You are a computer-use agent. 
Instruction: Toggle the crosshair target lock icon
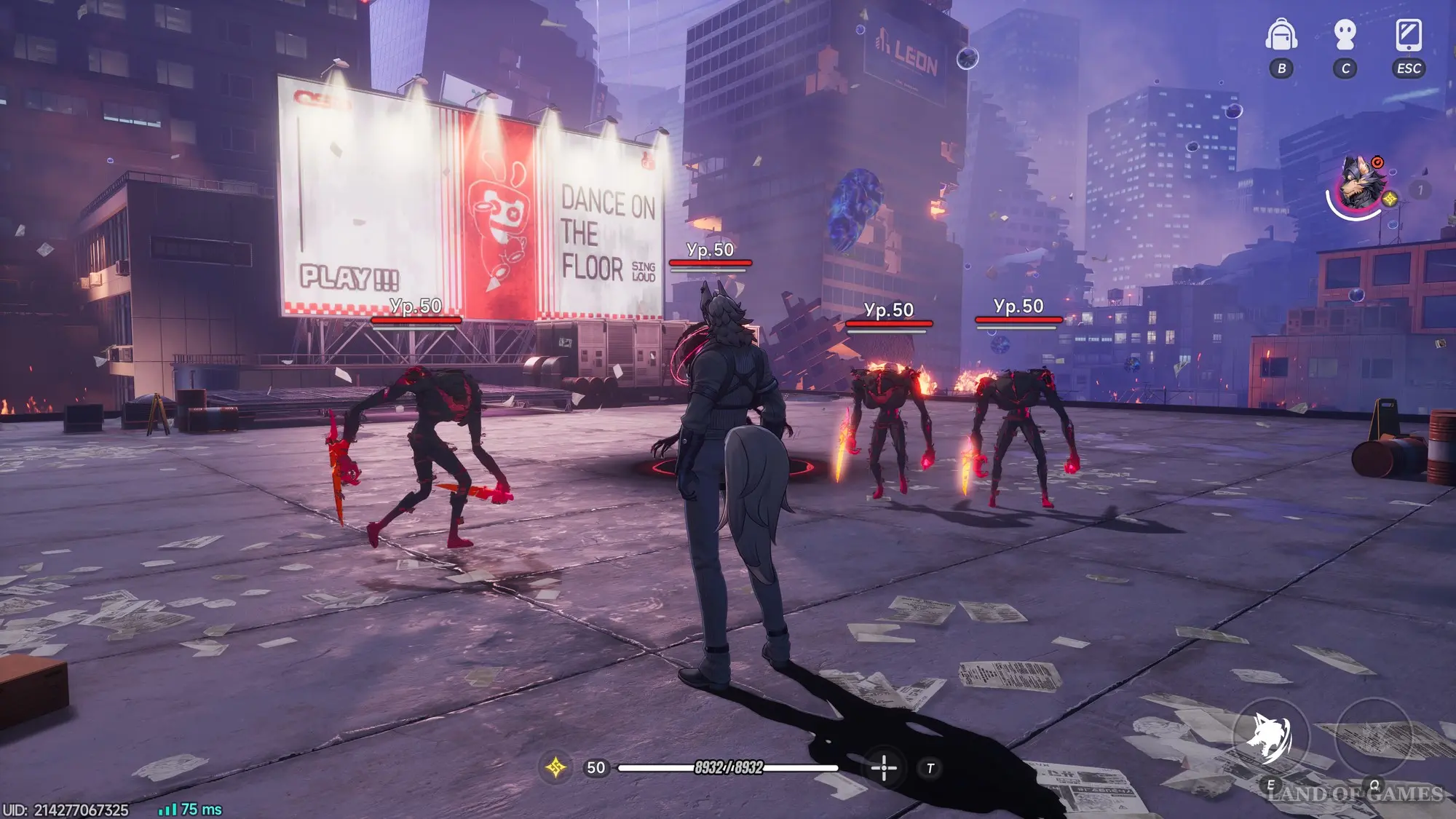click(884, 768)
